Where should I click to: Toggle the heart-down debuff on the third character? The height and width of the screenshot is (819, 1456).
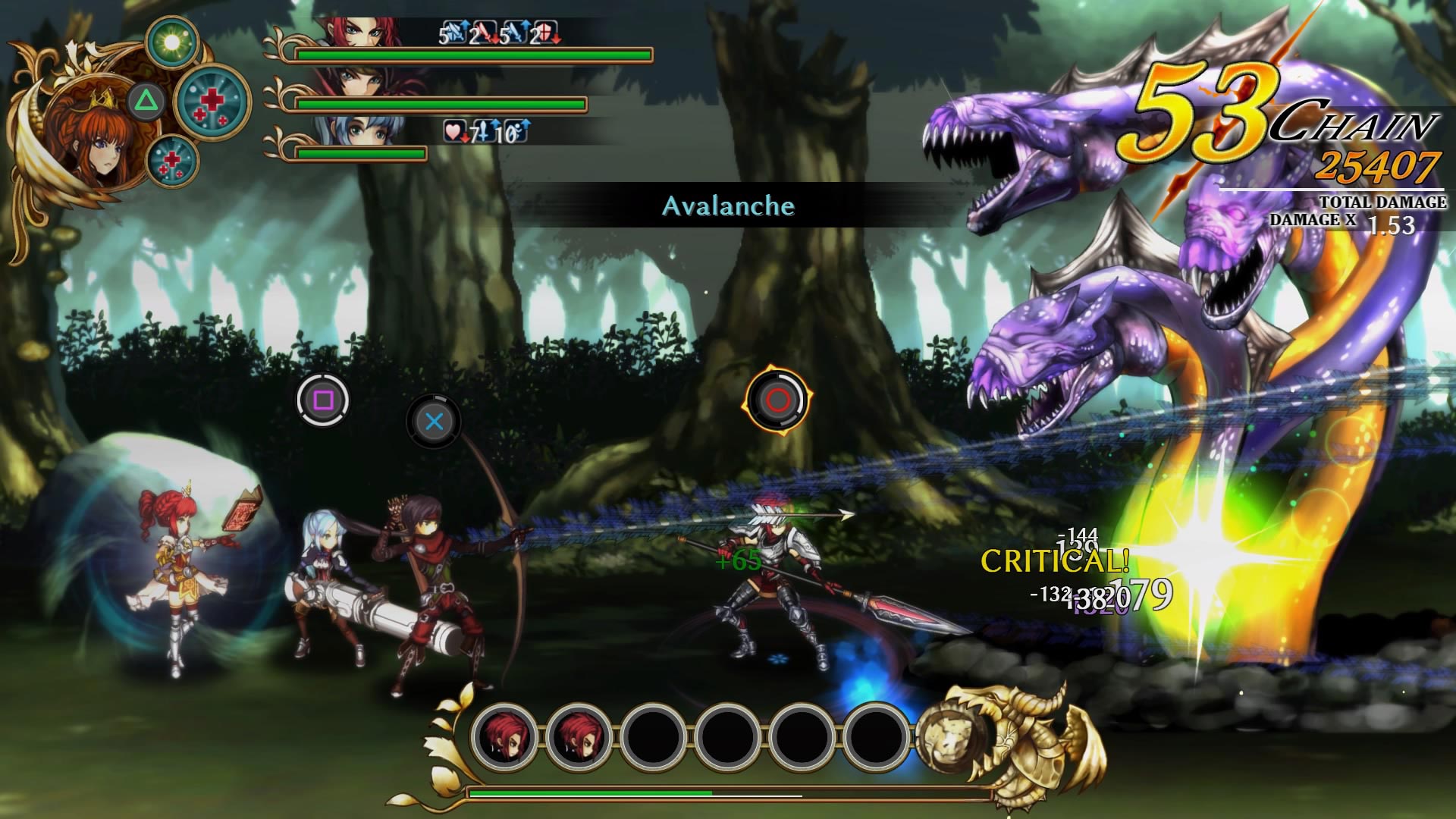pyautogui.click(x=453, y=133)
